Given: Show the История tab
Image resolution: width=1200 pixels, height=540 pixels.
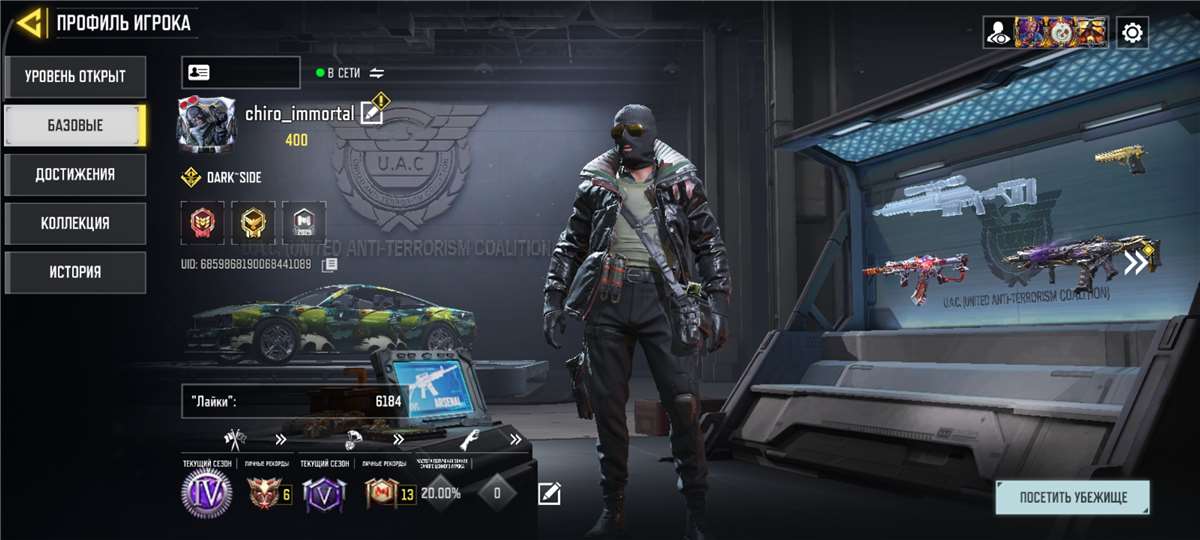Looking at the screenshot, I should 75,272.
